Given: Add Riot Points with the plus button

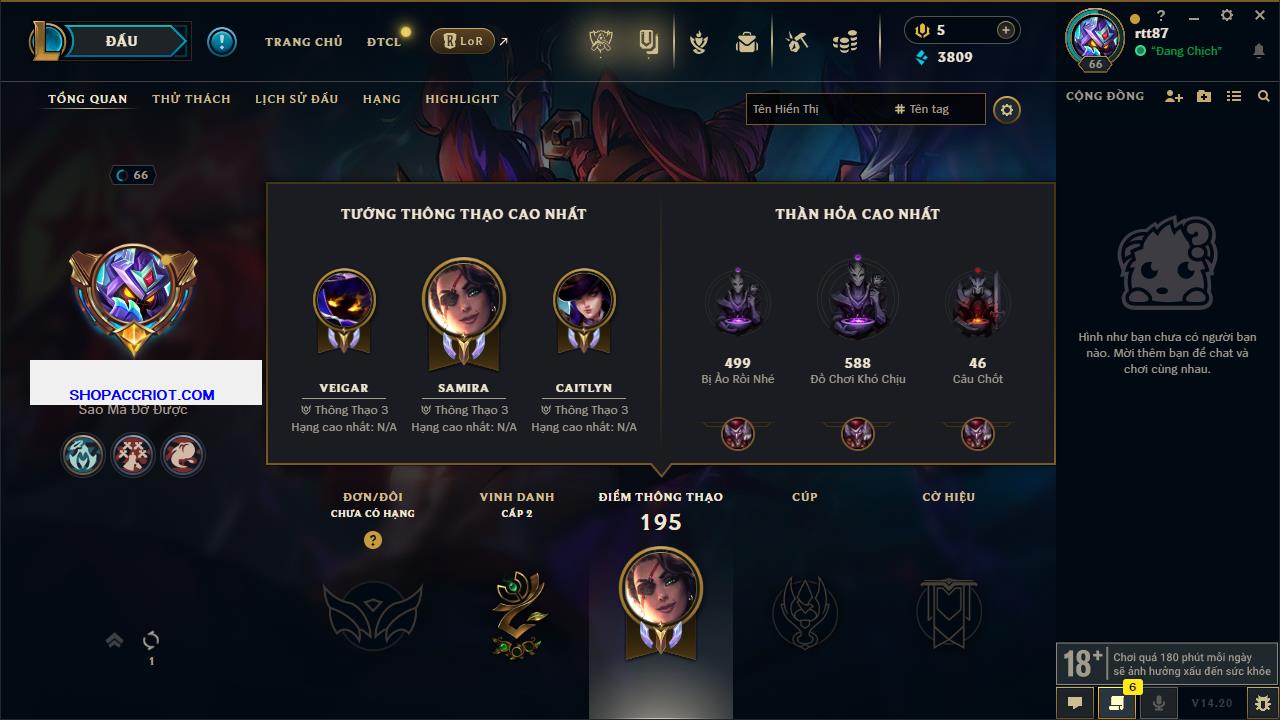Looking at the screenshot, I should pos(1006,30).
